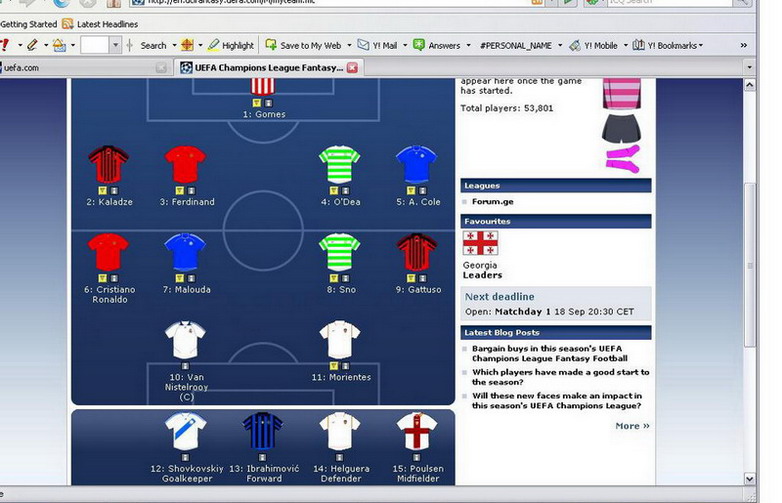Select O'Dea's green hooped shirt

(x=339, y=164)
